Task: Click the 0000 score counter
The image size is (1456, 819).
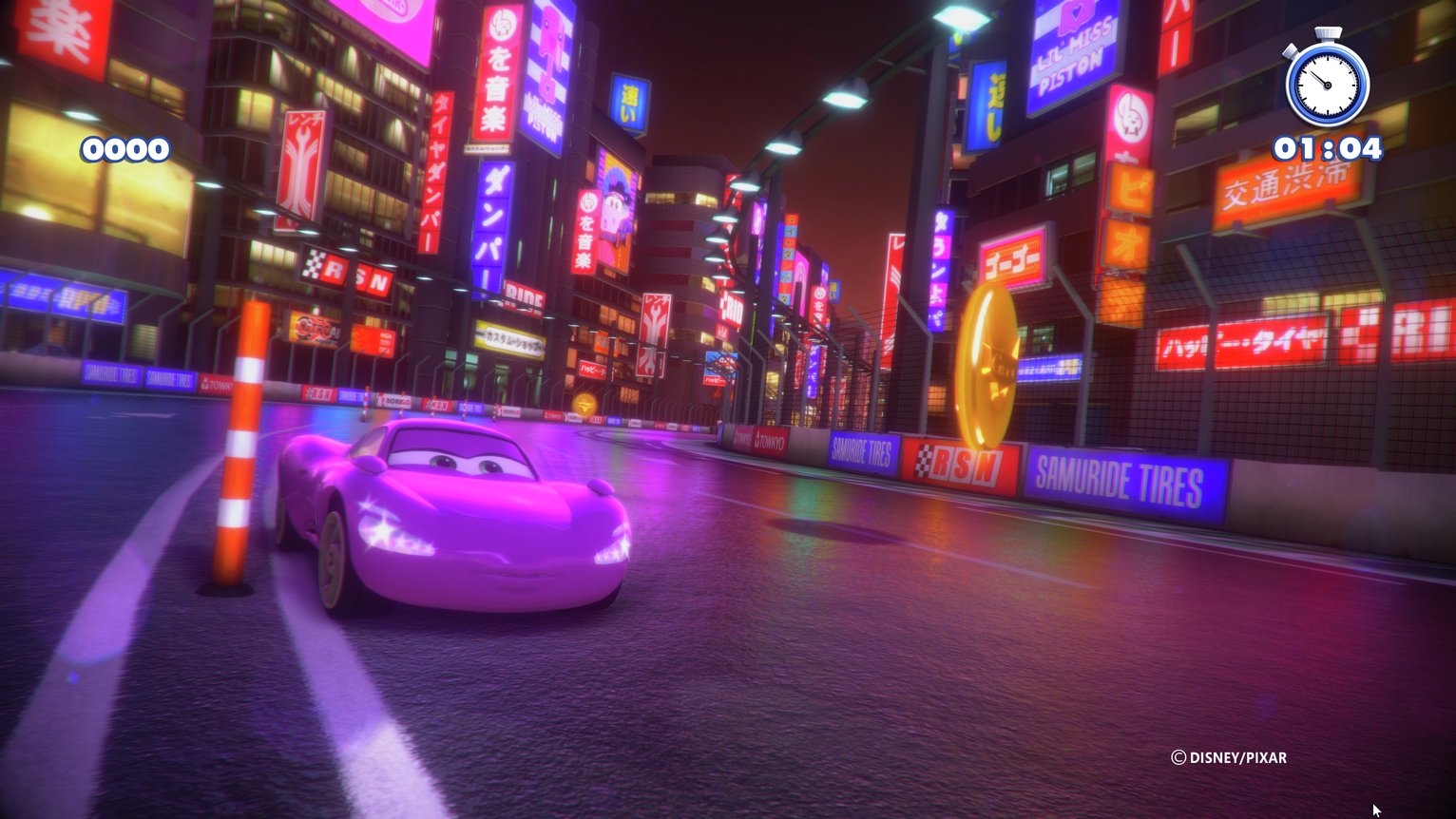Action: [x=125, y=148]
